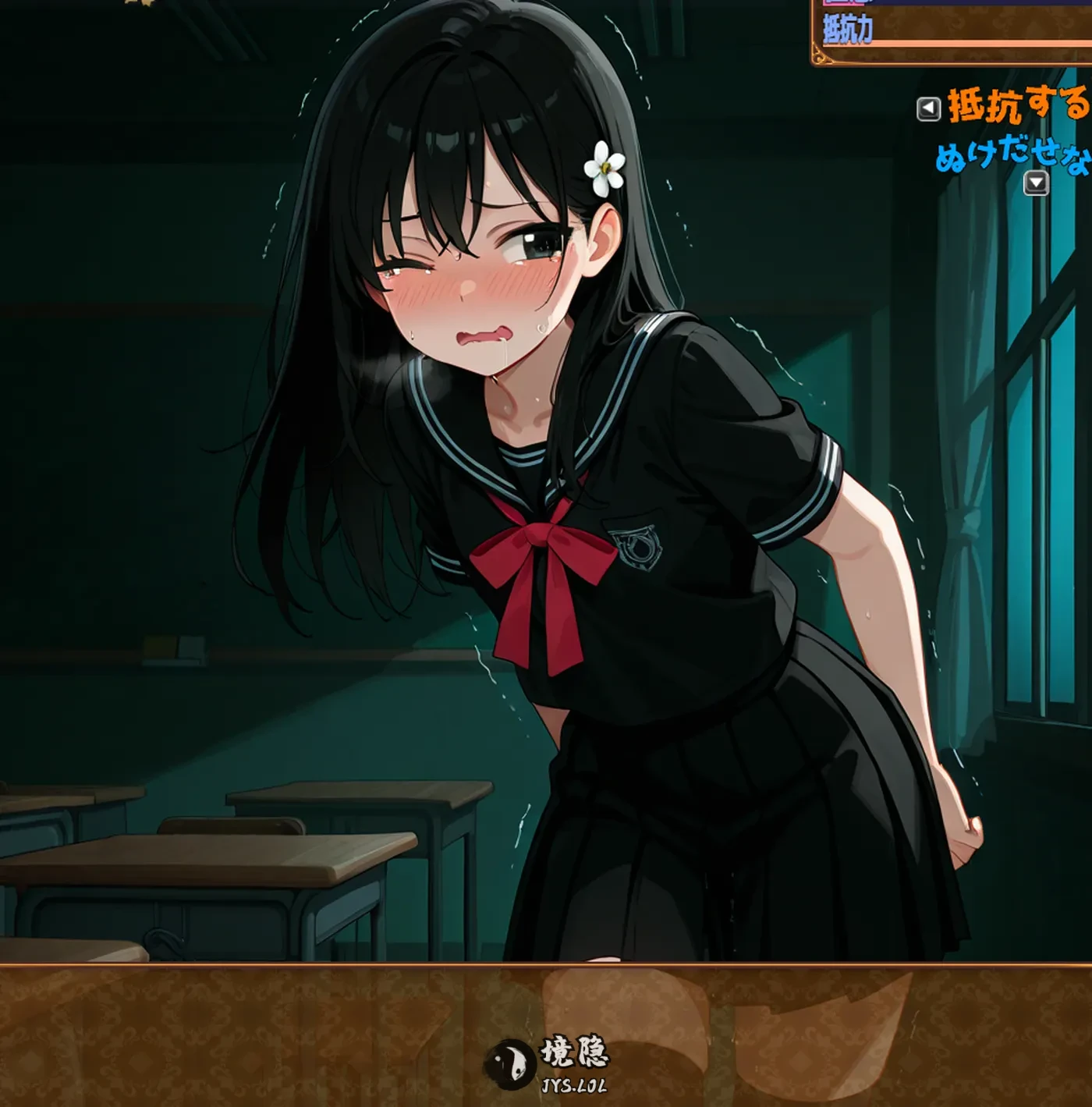Click the left arrow to switch resistance state
Screen dimensions: 1092x1107
(x=928, y=108)
